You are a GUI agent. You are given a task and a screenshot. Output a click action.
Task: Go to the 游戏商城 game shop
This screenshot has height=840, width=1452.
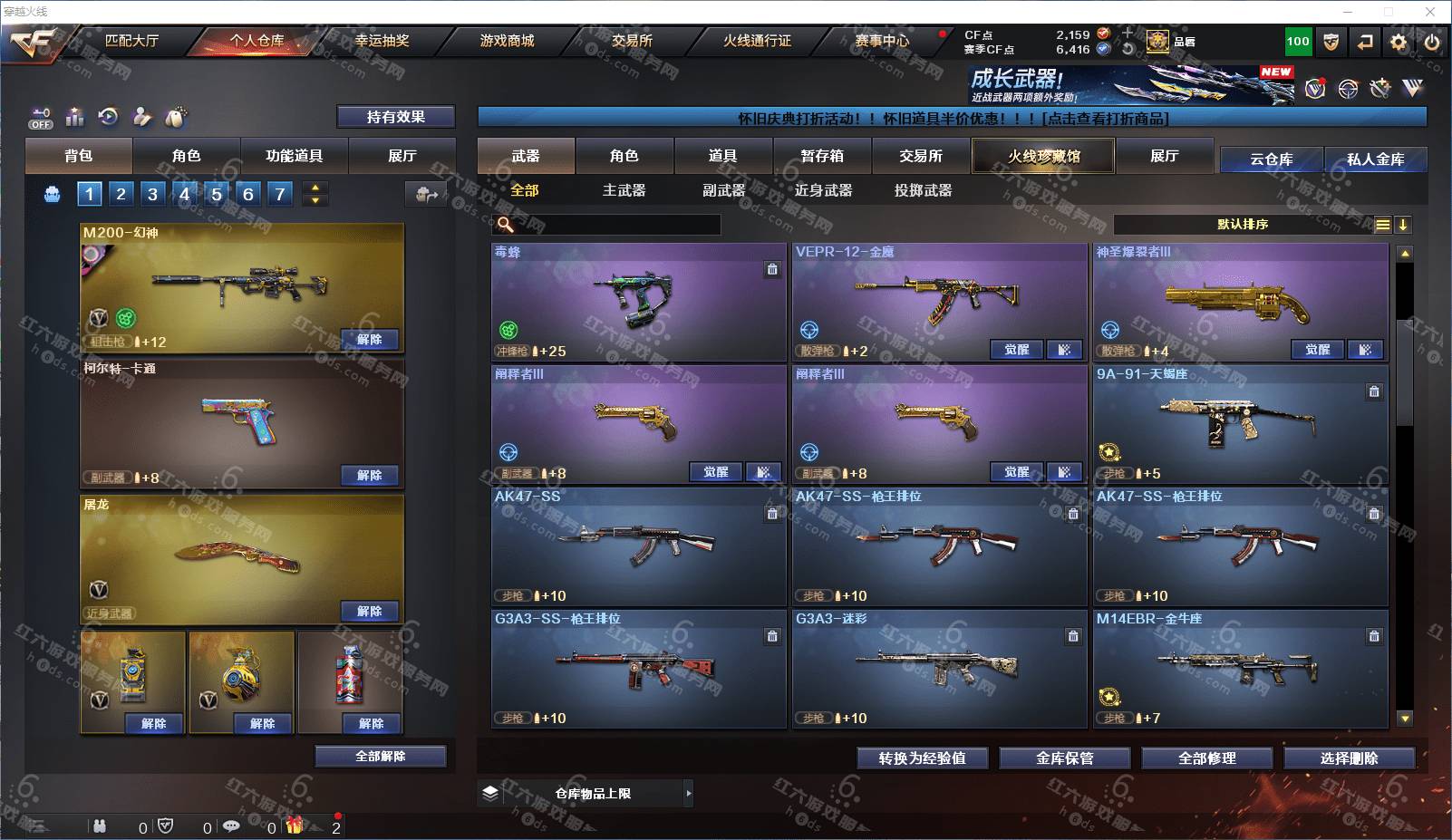click(x=507, y=41)
